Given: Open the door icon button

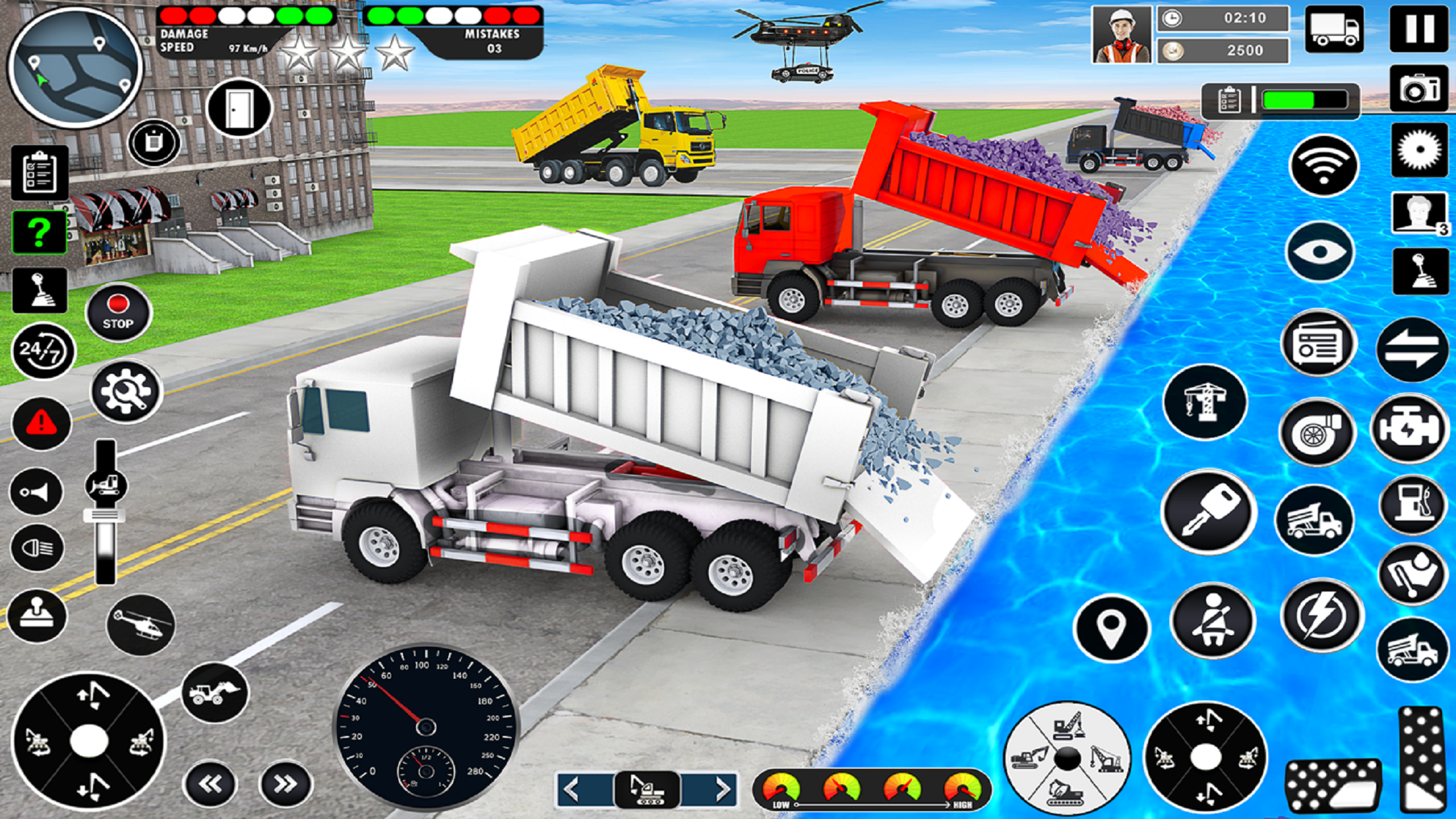Looking at the screenshot, I should tap(239, 109).
